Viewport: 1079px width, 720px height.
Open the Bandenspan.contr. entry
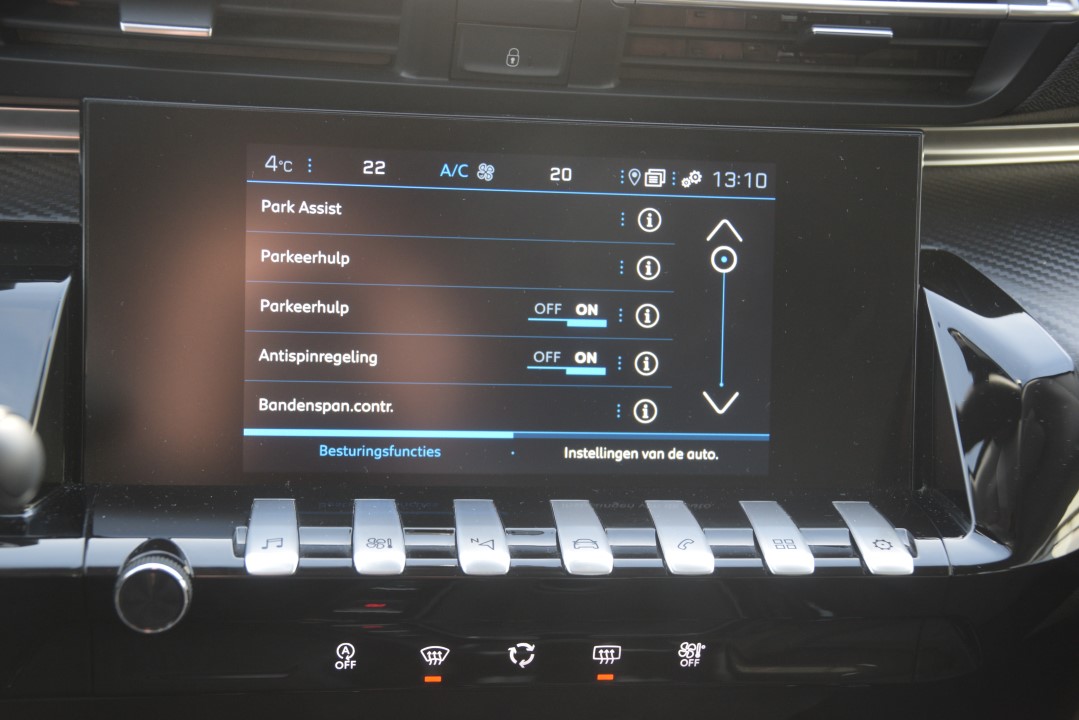point(325,406)
